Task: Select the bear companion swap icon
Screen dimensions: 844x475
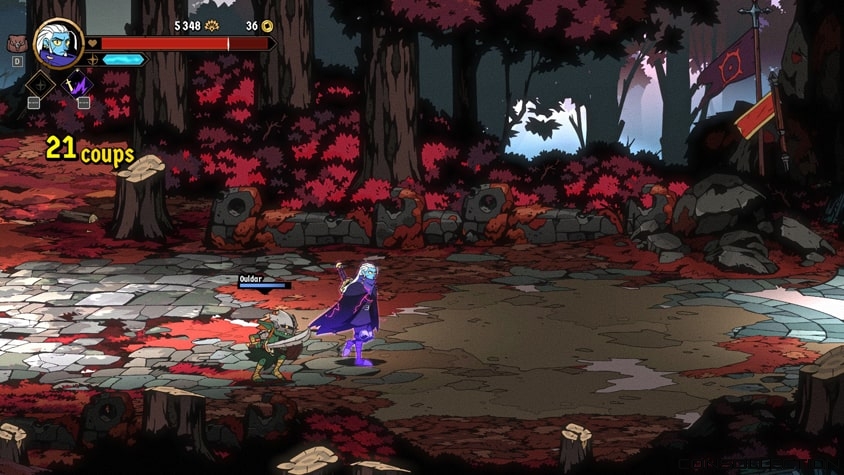Action: point(16,44)
